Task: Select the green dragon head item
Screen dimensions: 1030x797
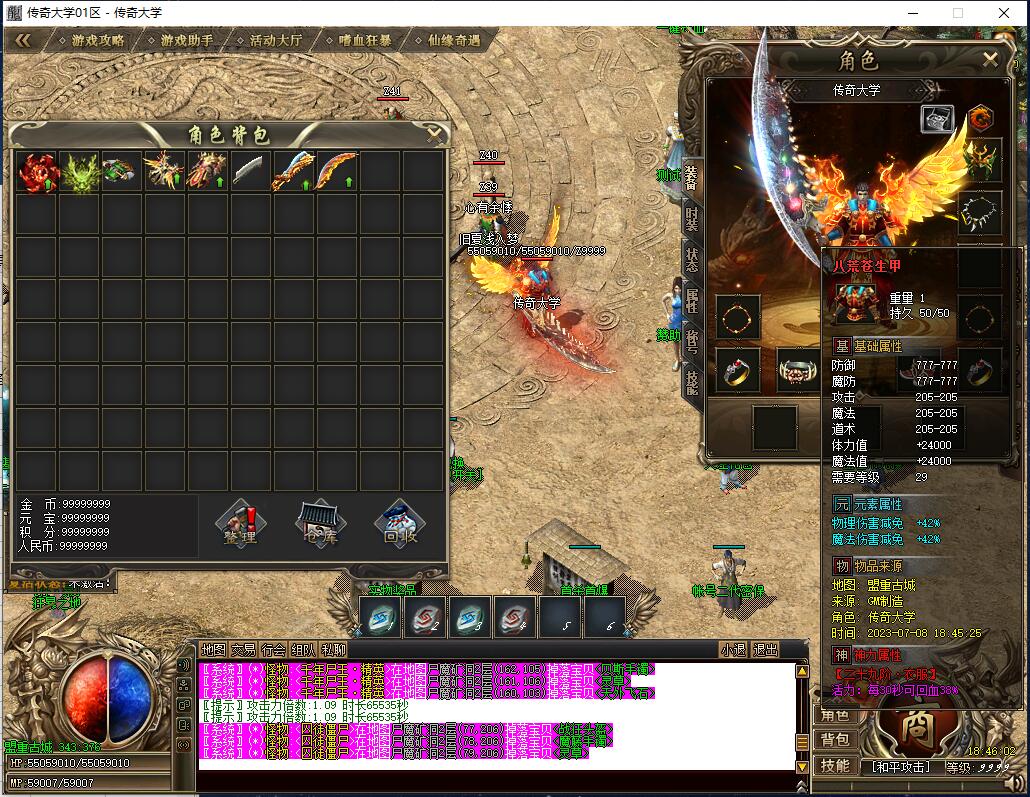Action: click(x=80, y=172)
